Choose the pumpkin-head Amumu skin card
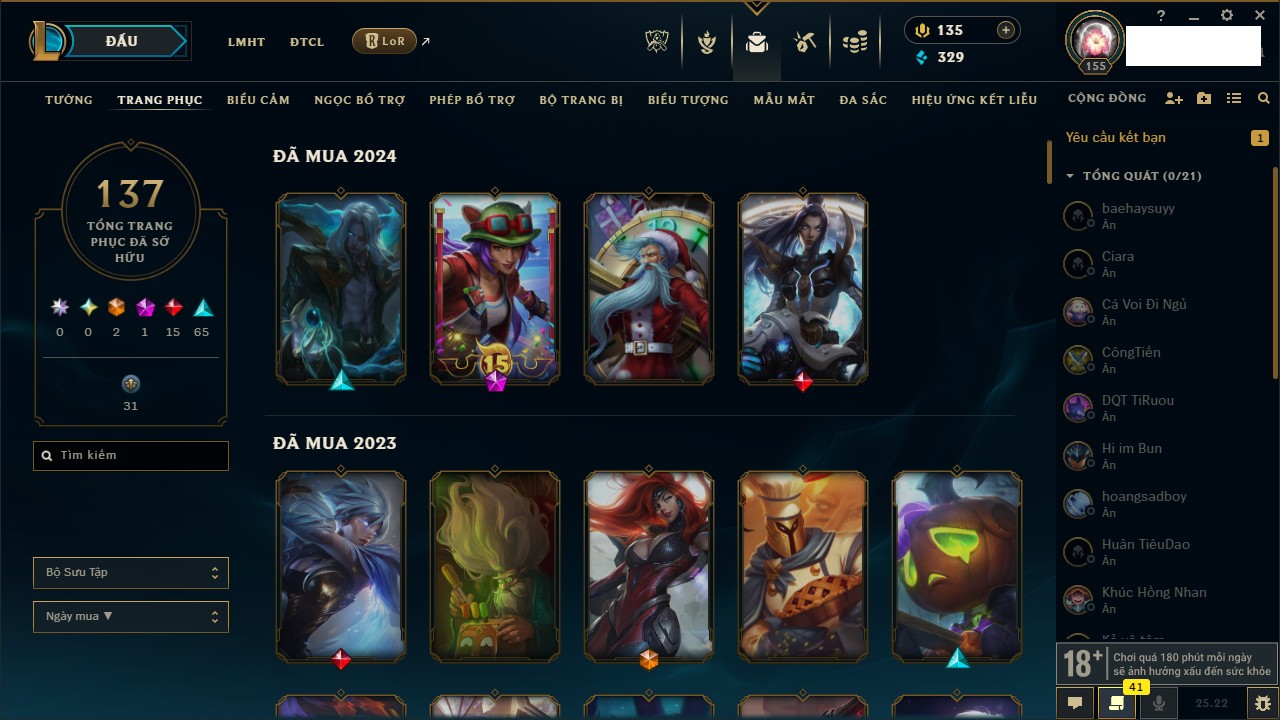1280x720 pixels. point(957,566)
